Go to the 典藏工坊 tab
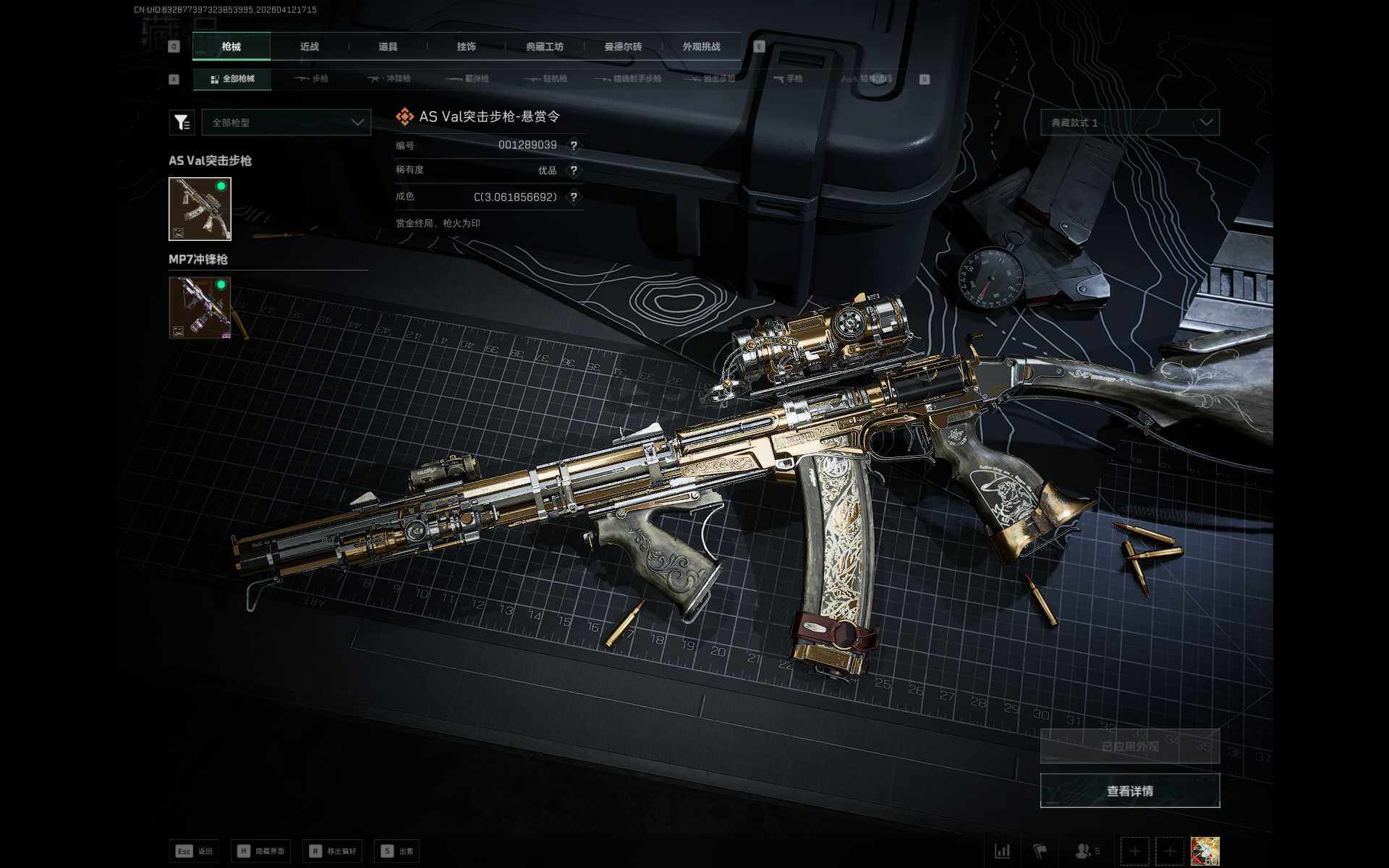 tap(544, 47)
